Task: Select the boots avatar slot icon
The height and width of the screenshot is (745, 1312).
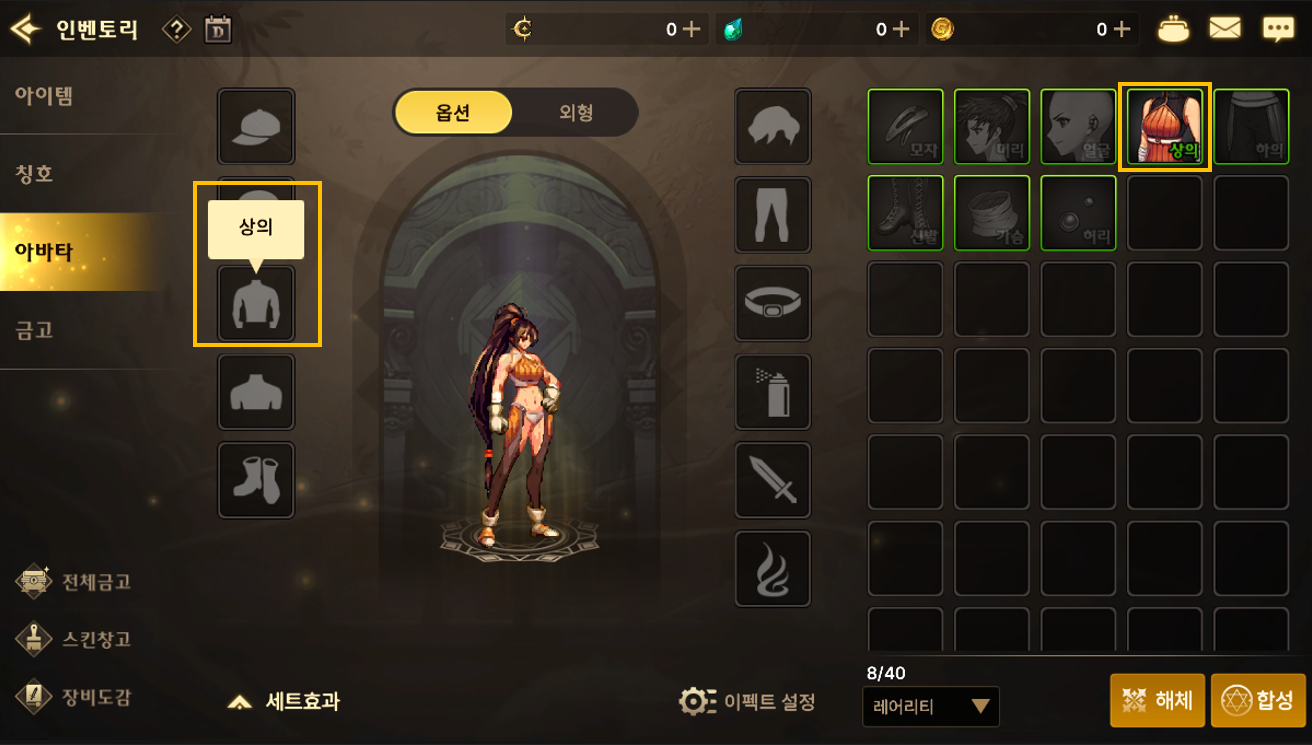Action: tap(256, 479)
